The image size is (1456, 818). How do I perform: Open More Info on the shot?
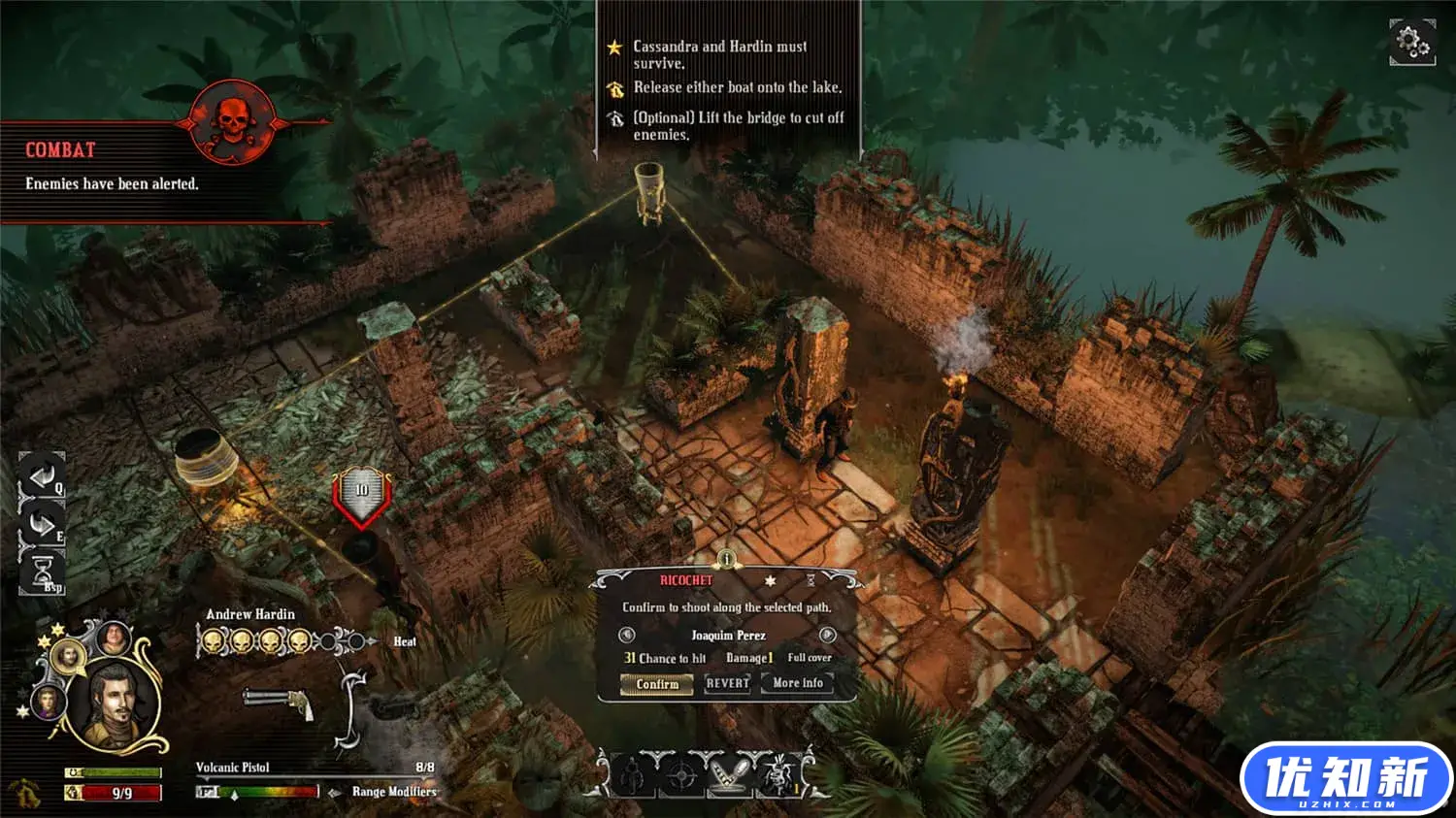pyautogui.click(x=798, y=683)
